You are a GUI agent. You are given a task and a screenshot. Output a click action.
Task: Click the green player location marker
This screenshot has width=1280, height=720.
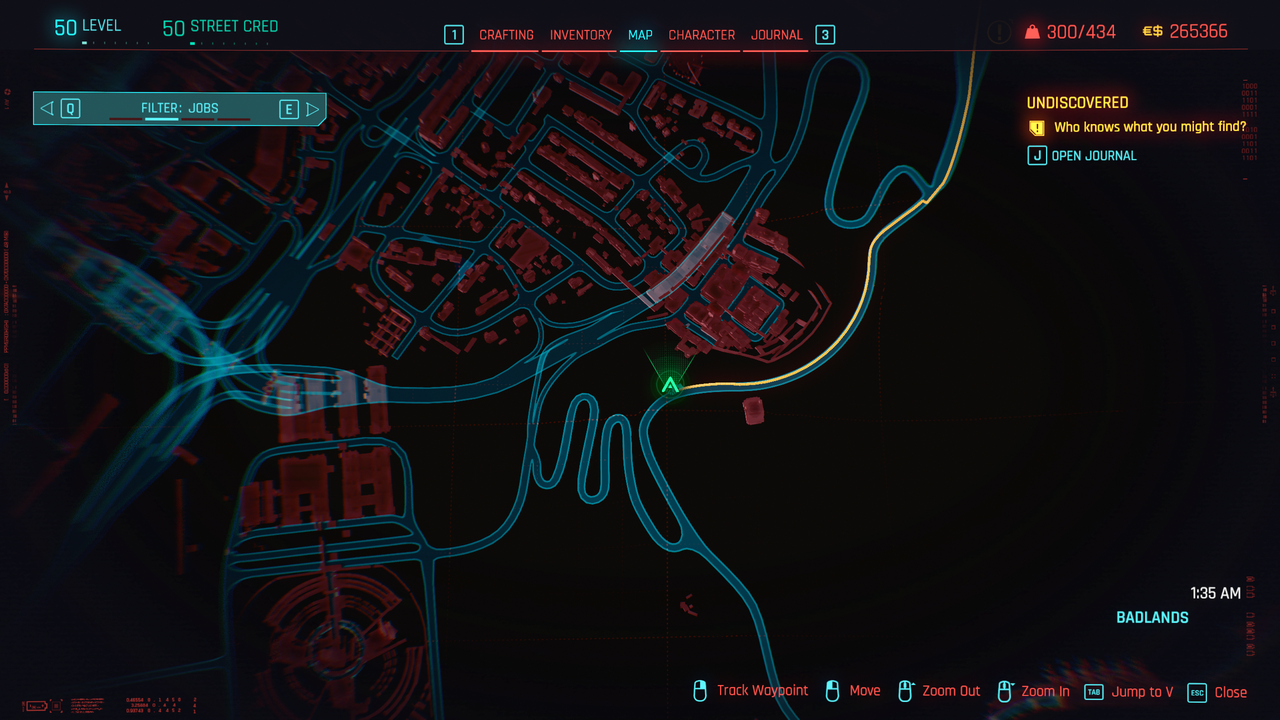(670, 384)
